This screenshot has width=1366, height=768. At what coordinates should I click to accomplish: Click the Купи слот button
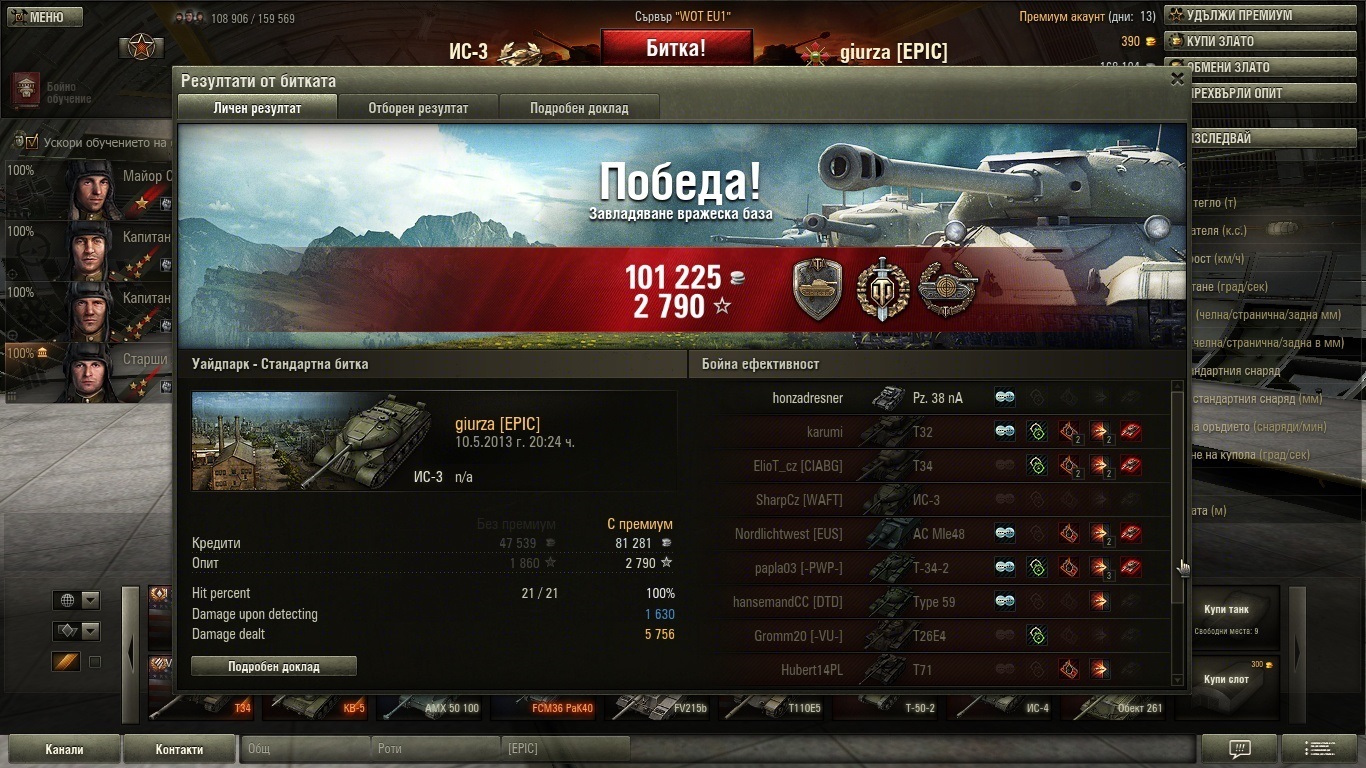pos(1226,680)
